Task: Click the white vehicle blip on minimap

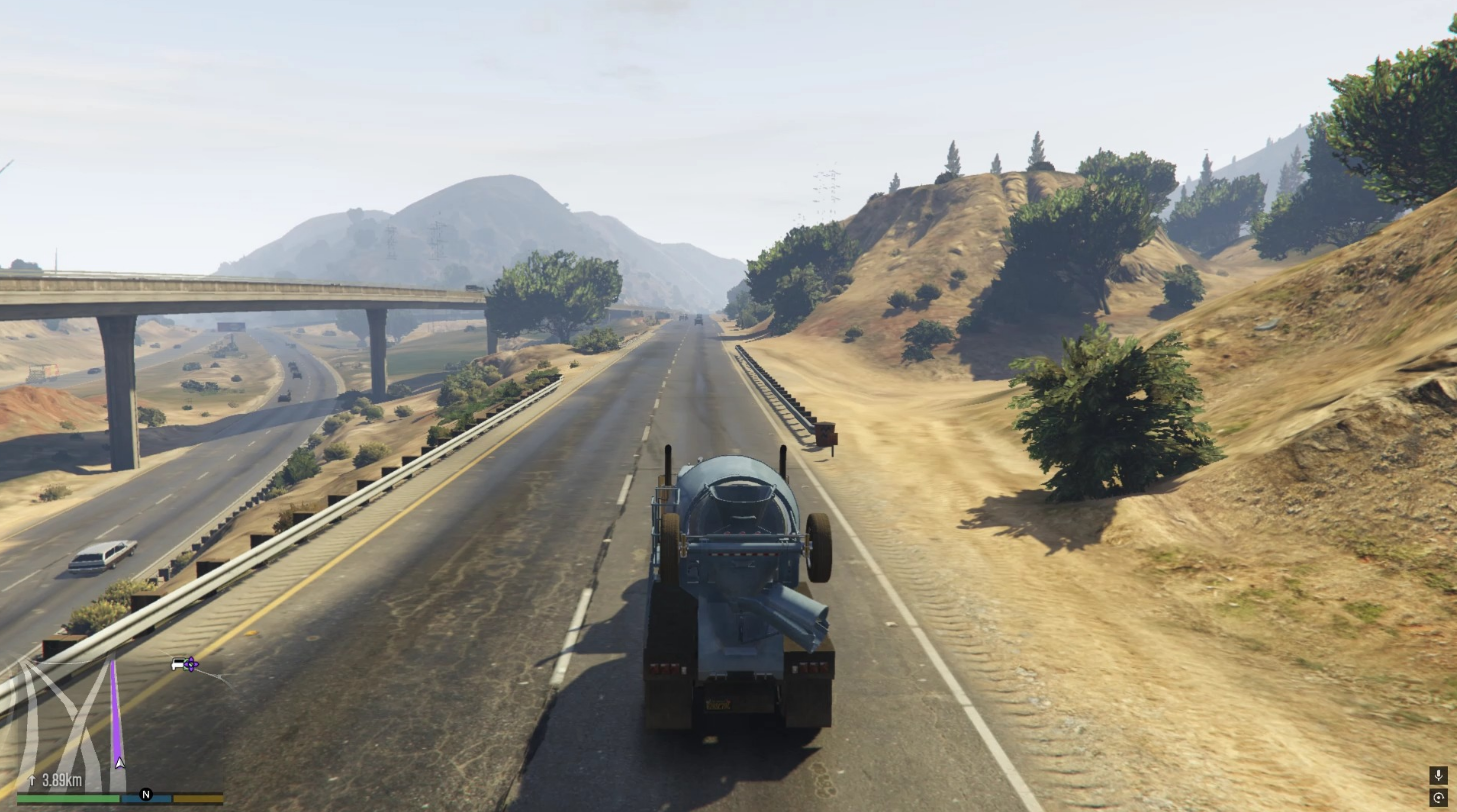Action: (177, 664)
